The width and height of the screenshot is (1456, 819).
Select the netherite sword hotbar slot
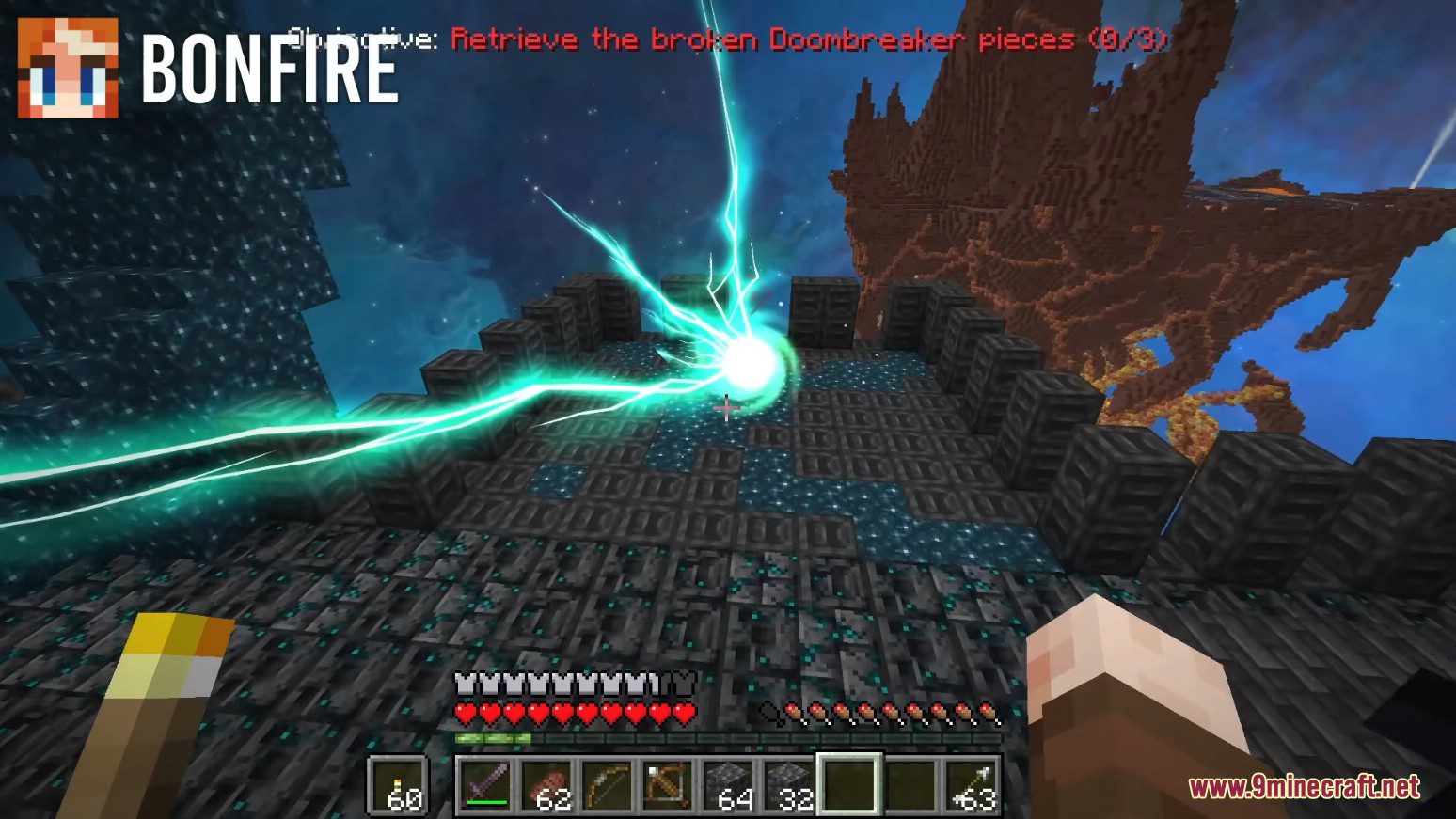click(486, 784)
